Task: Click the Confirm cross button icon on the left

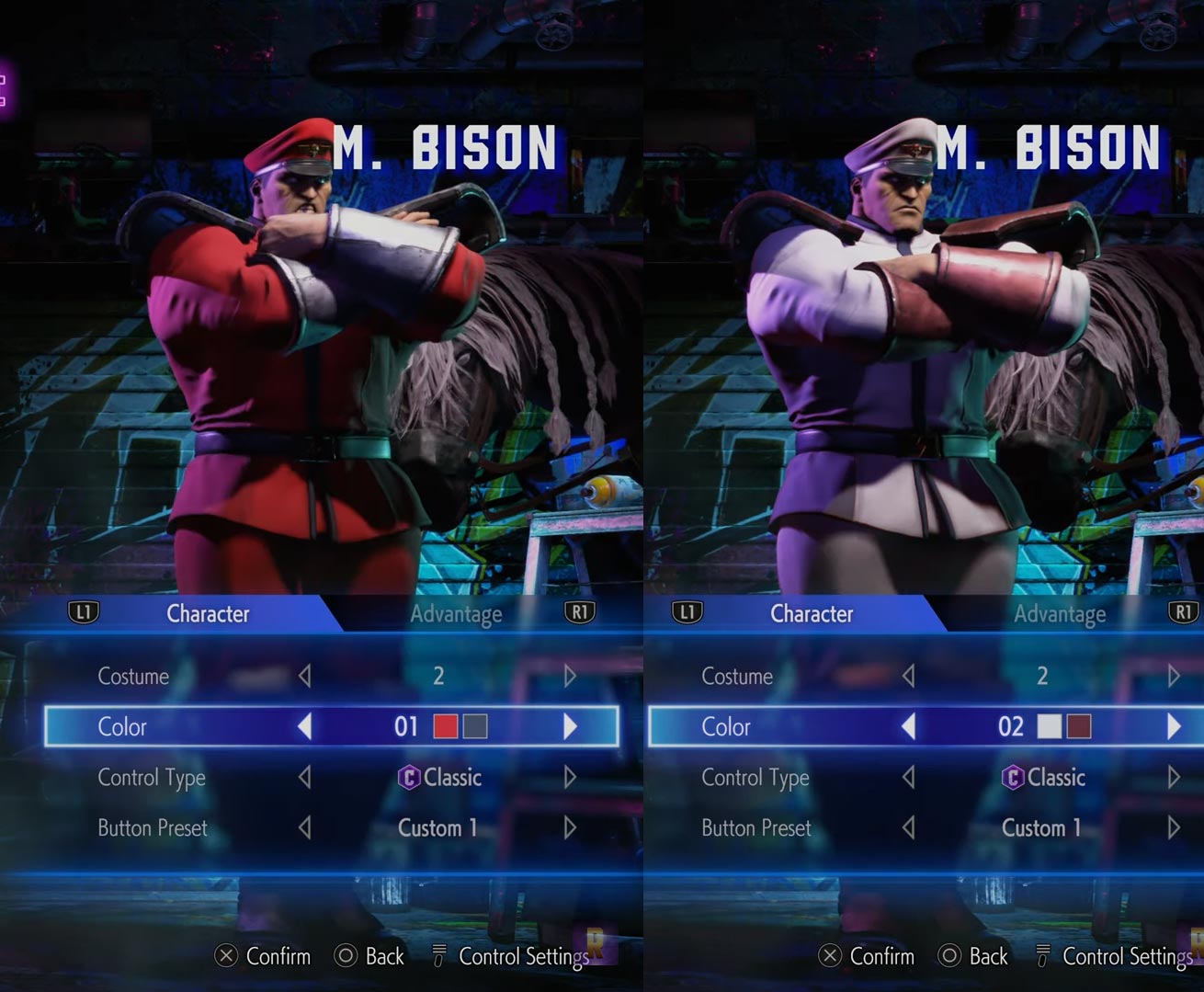Action: coord(226,956)
